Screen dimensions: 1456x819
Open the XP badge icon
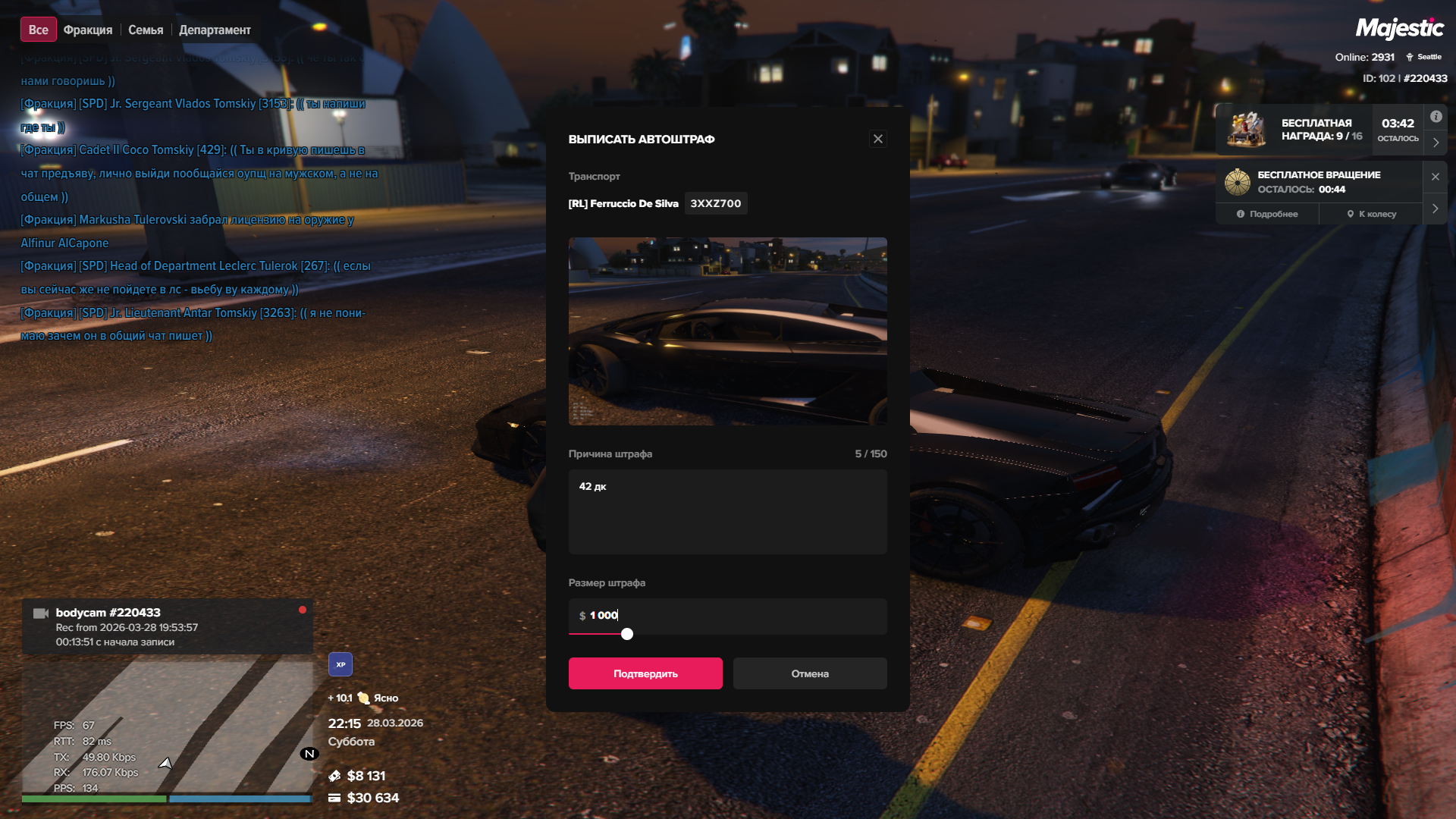(x=340, y=664)
